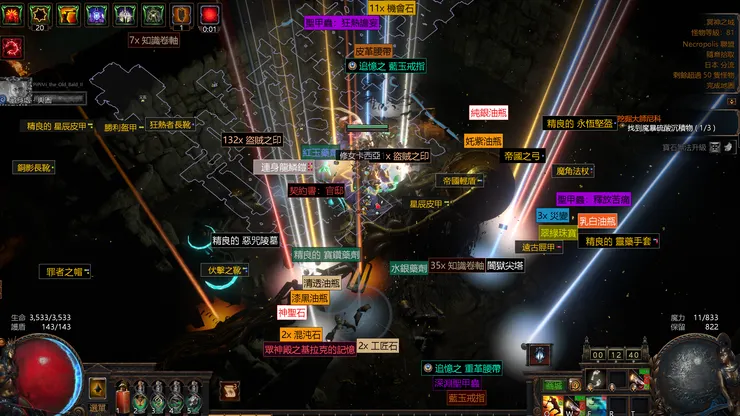740x416 pixels.
Task: Open the menu button beside the flasks
Action: [x=97, y=388]
